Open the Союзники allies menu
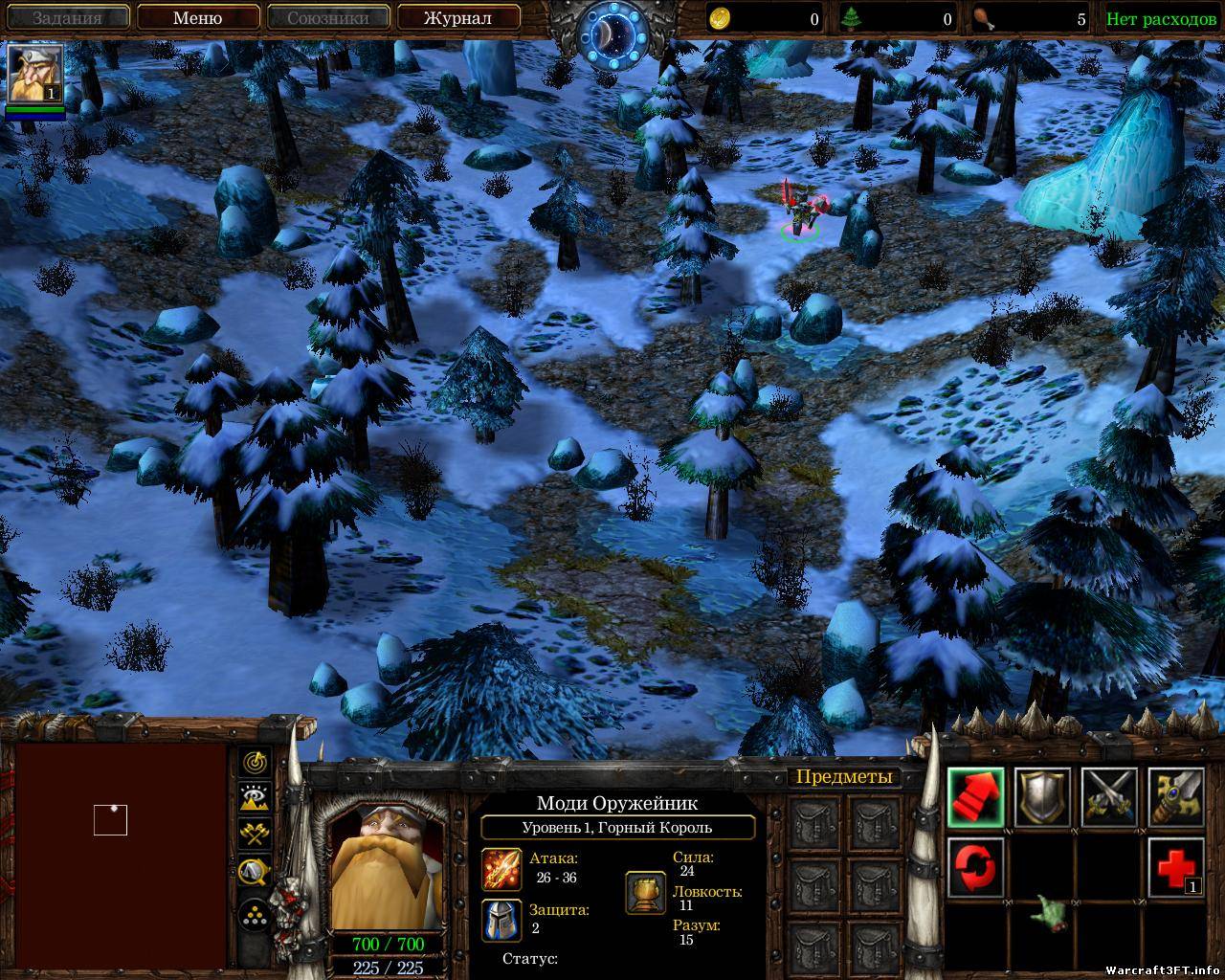Image resolution: width=1225 pixels, height=980 pixels. [327, 18]
